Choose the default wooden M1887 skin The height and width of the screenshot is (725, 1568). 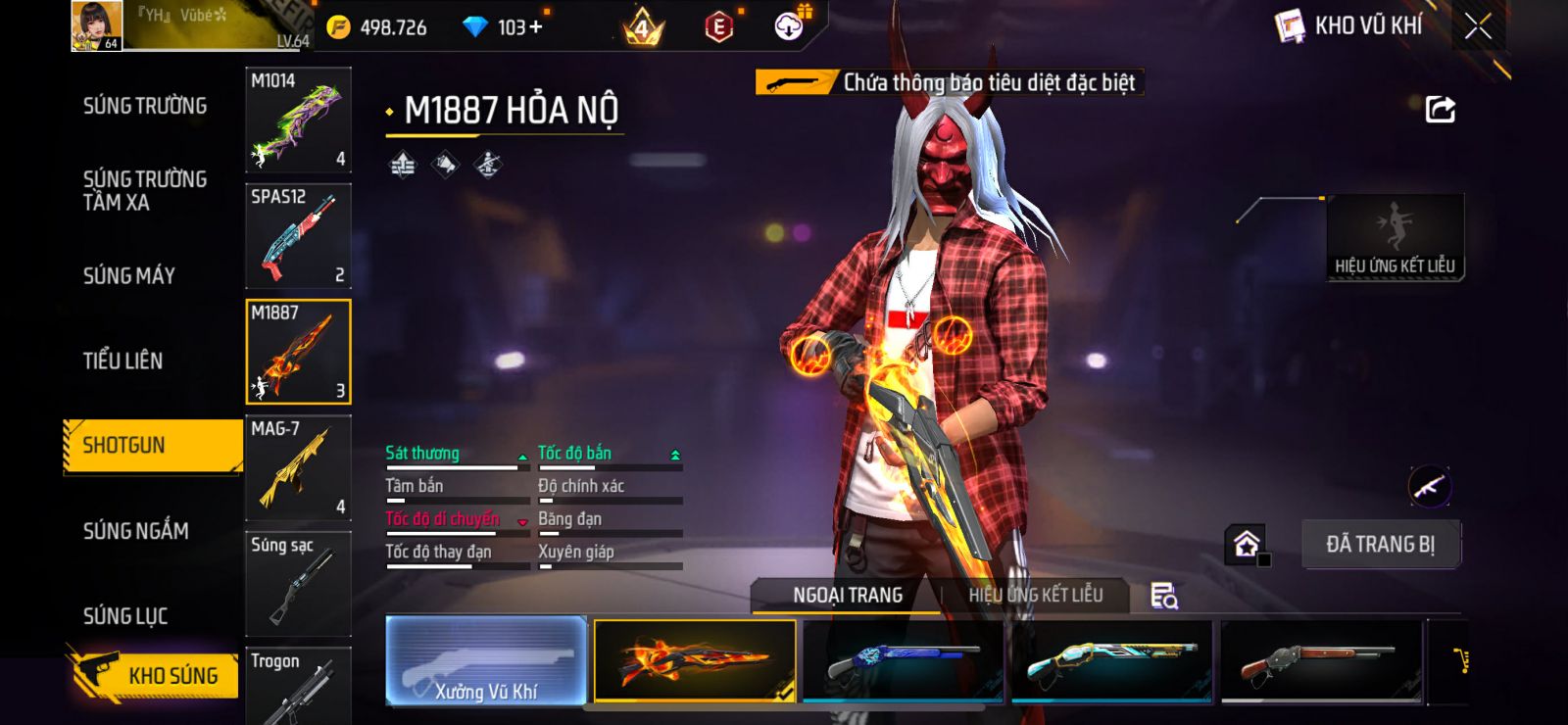point(1320,661)
